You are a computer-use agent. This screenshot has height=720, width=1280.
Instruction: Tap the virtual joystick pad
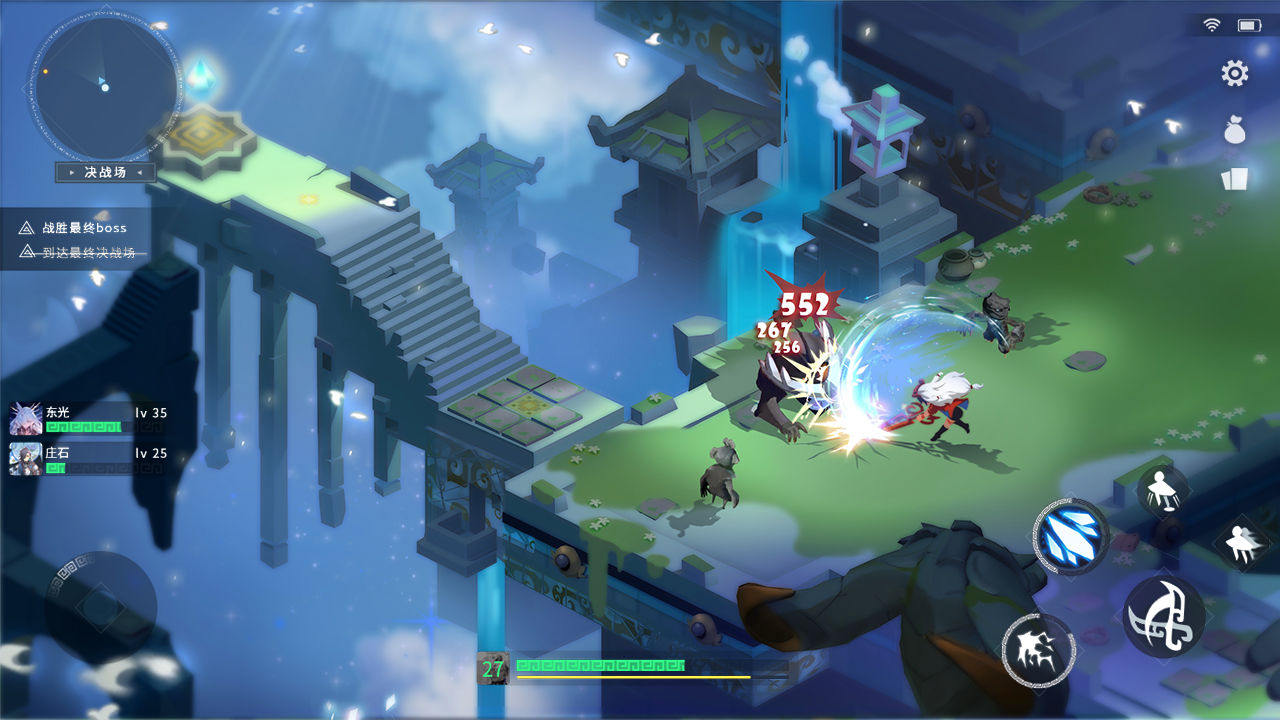tap(100, 606)
